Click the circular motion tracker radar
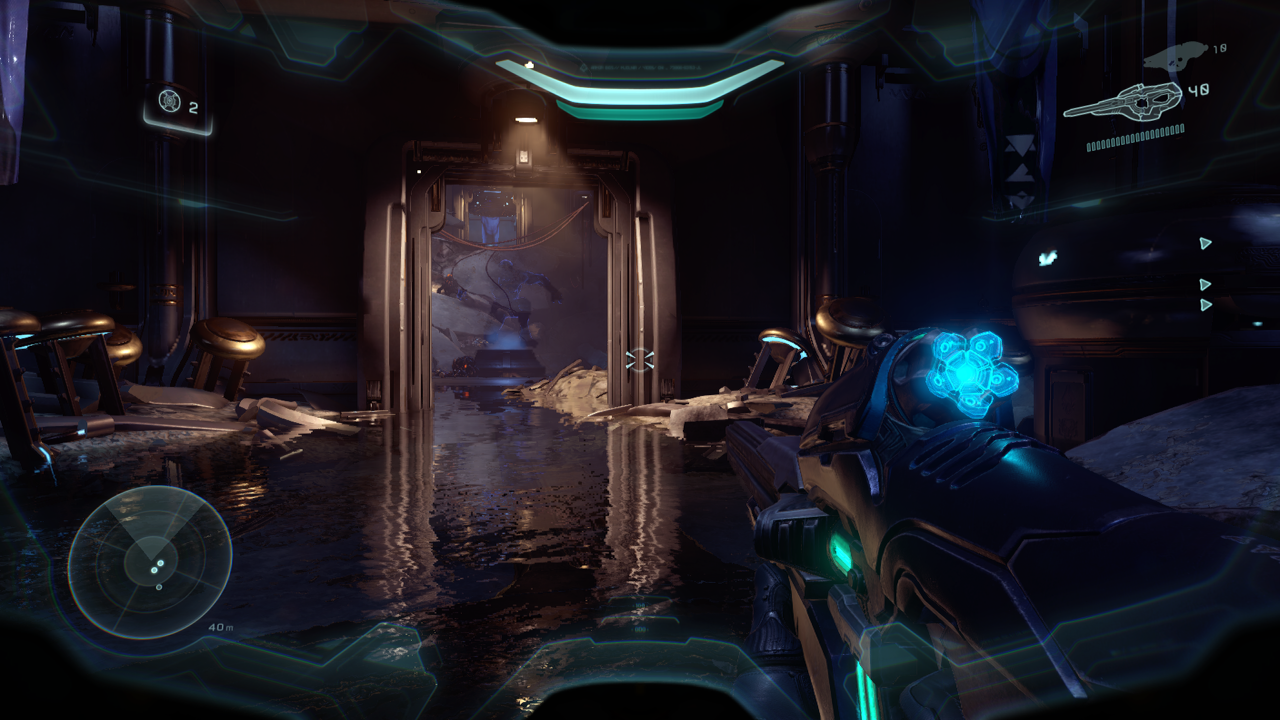1280x720 pixels. pyautogui.click(x=150, y=562)
